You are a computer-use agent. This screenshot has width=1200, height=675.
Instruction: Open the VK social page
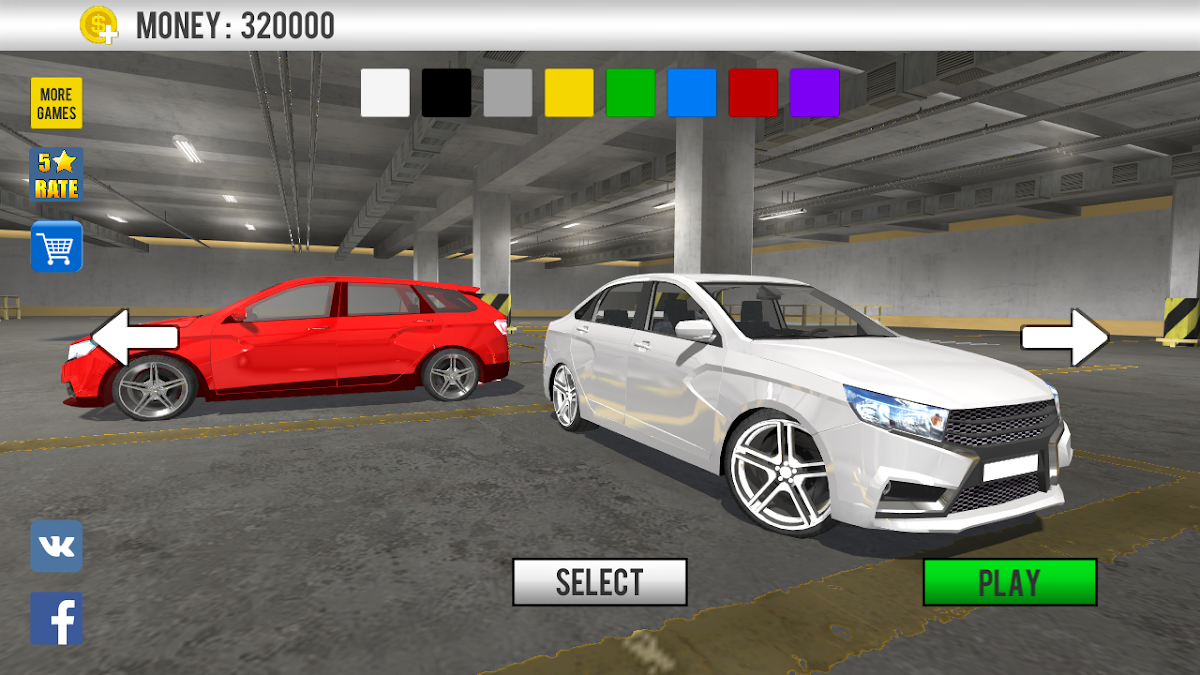(x=57, y=546)
